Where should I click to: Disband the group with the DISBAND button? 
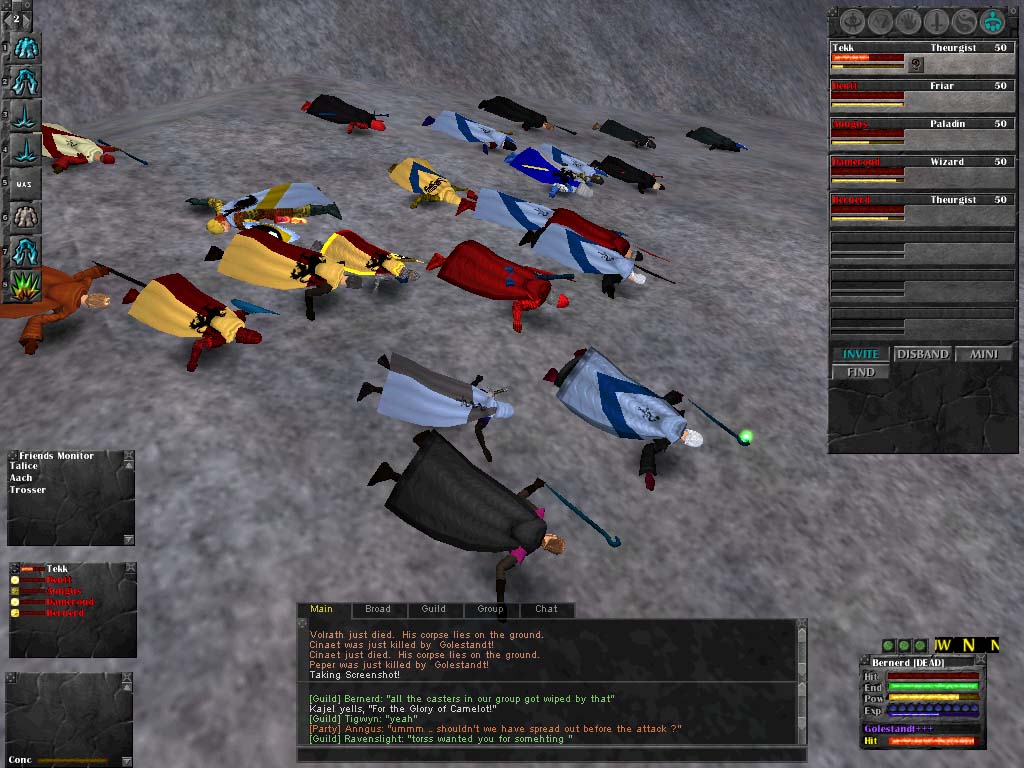pos(922,354)
